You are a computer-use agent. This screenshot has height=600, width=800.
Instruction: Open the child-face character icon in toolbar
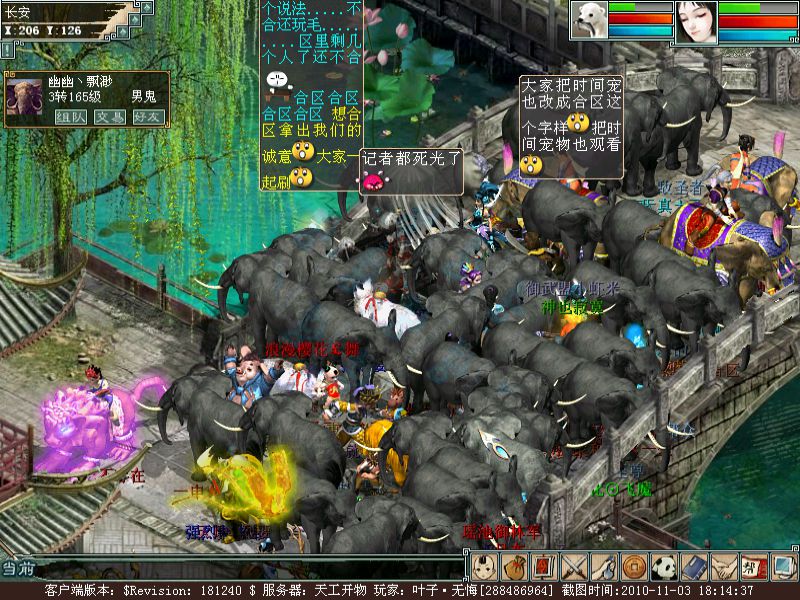click(x=485, y=567)
